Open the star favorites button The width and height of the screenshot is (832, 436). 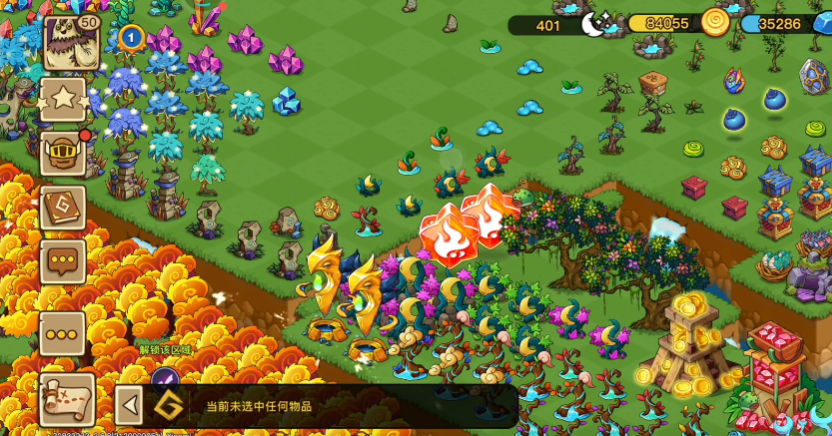(62, 100)
